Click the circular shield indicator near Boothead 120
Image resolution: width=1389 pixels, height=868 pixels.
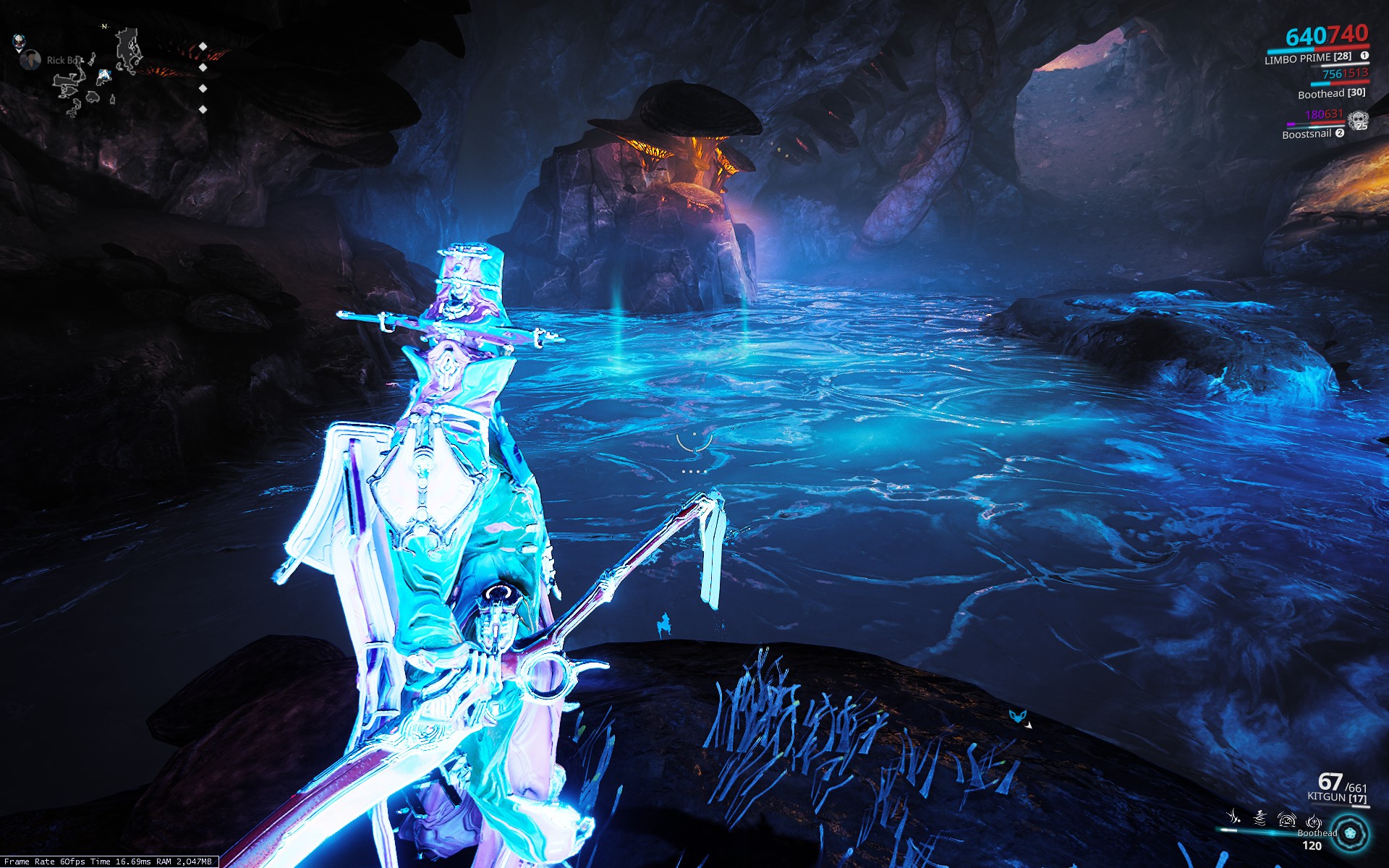click(1350, 834)
